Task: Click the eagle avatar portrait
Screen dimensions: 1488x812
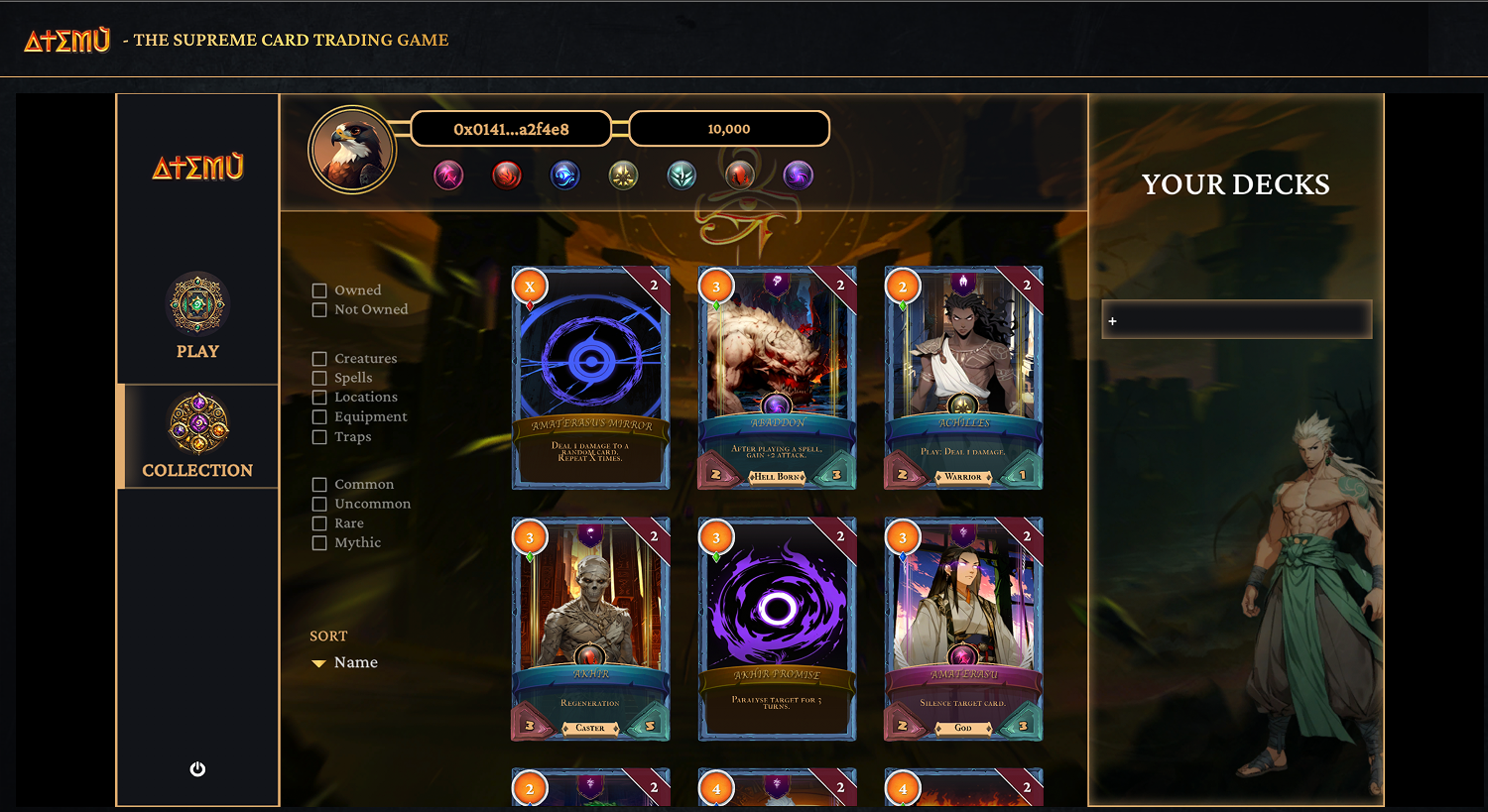Action: coord(353,149)
